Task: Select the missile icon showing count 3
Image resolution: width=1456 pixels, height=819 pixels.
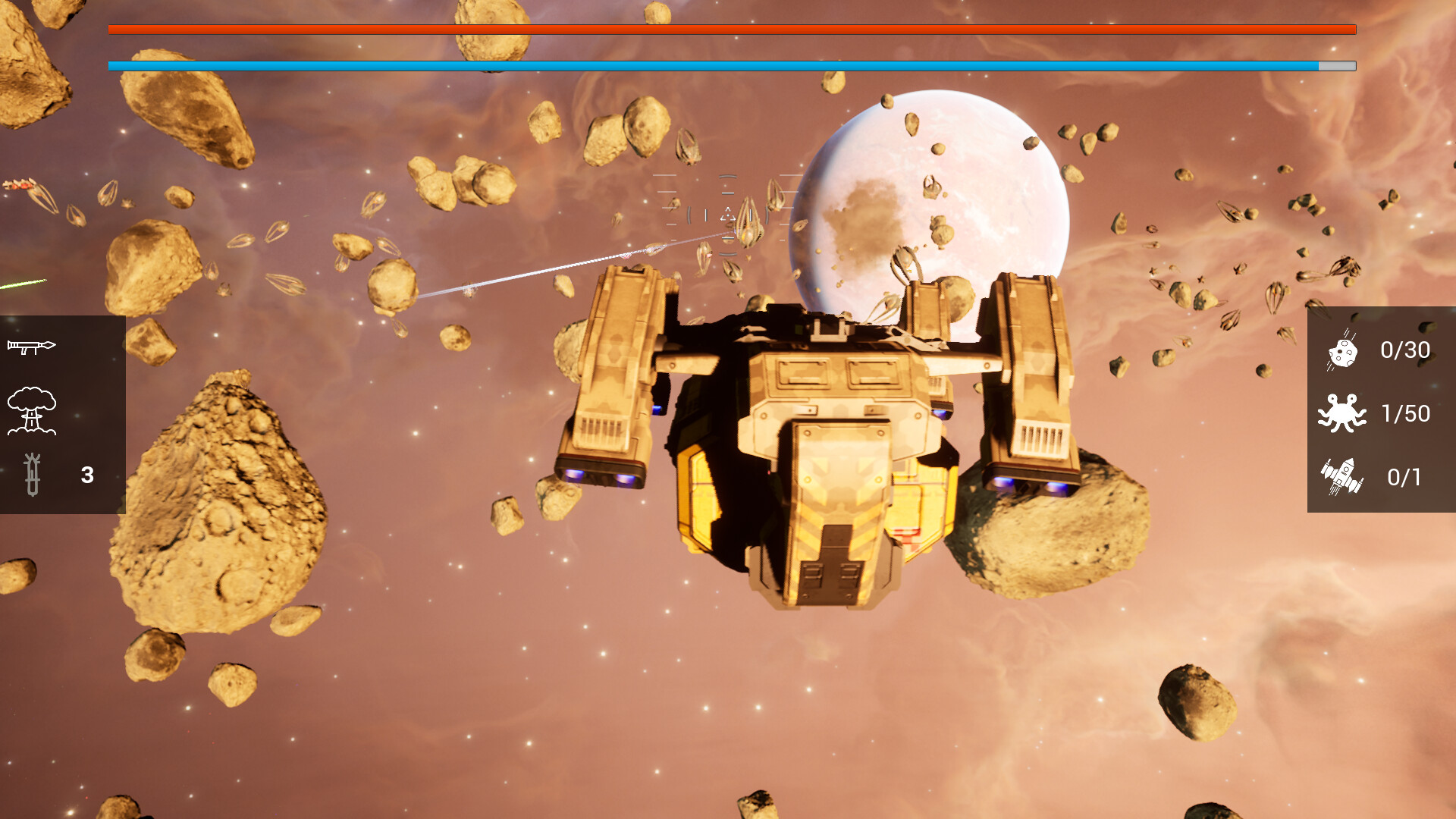Action: click(32, 474)
